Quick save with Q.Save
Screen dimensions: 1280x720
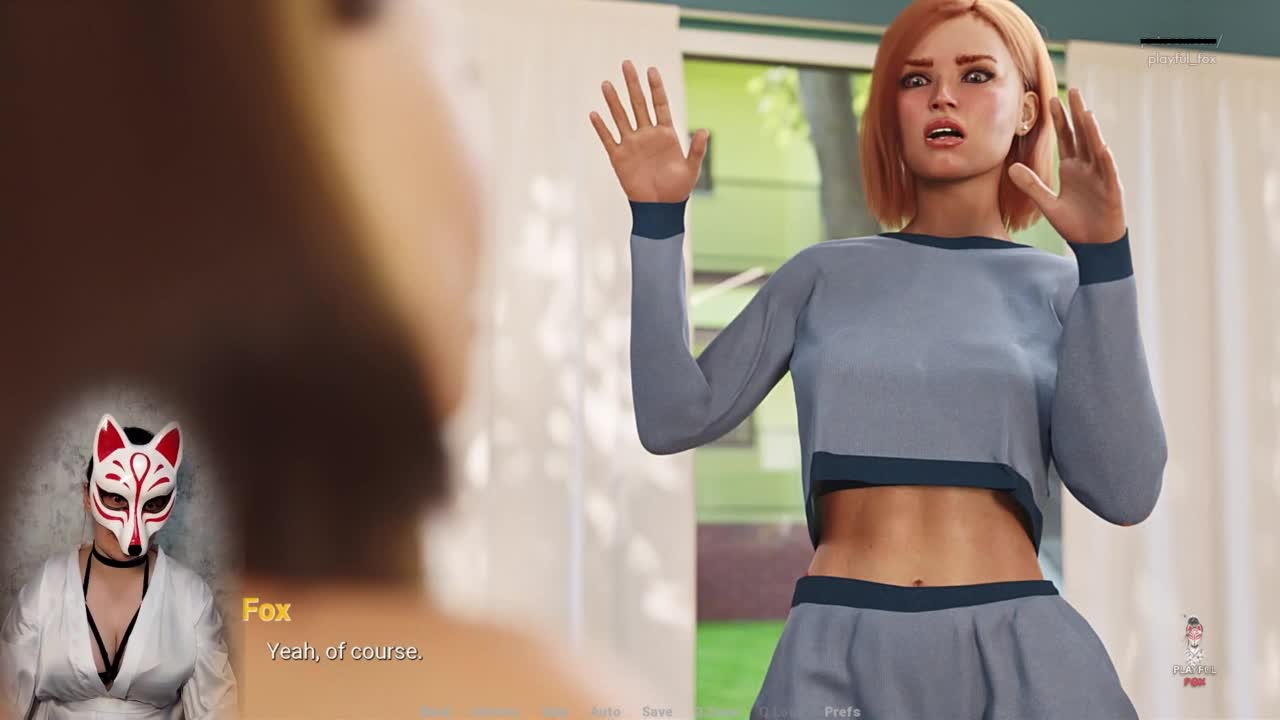(x=716, y=712)
